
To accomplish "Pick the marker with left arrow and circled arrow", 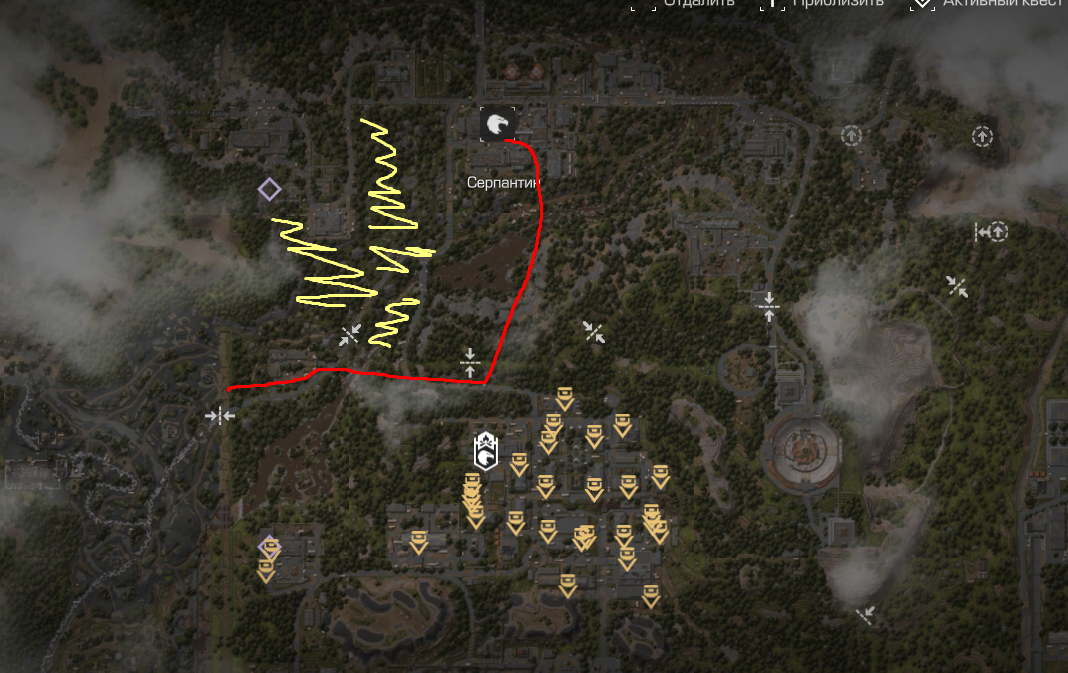I will [990, 232].
